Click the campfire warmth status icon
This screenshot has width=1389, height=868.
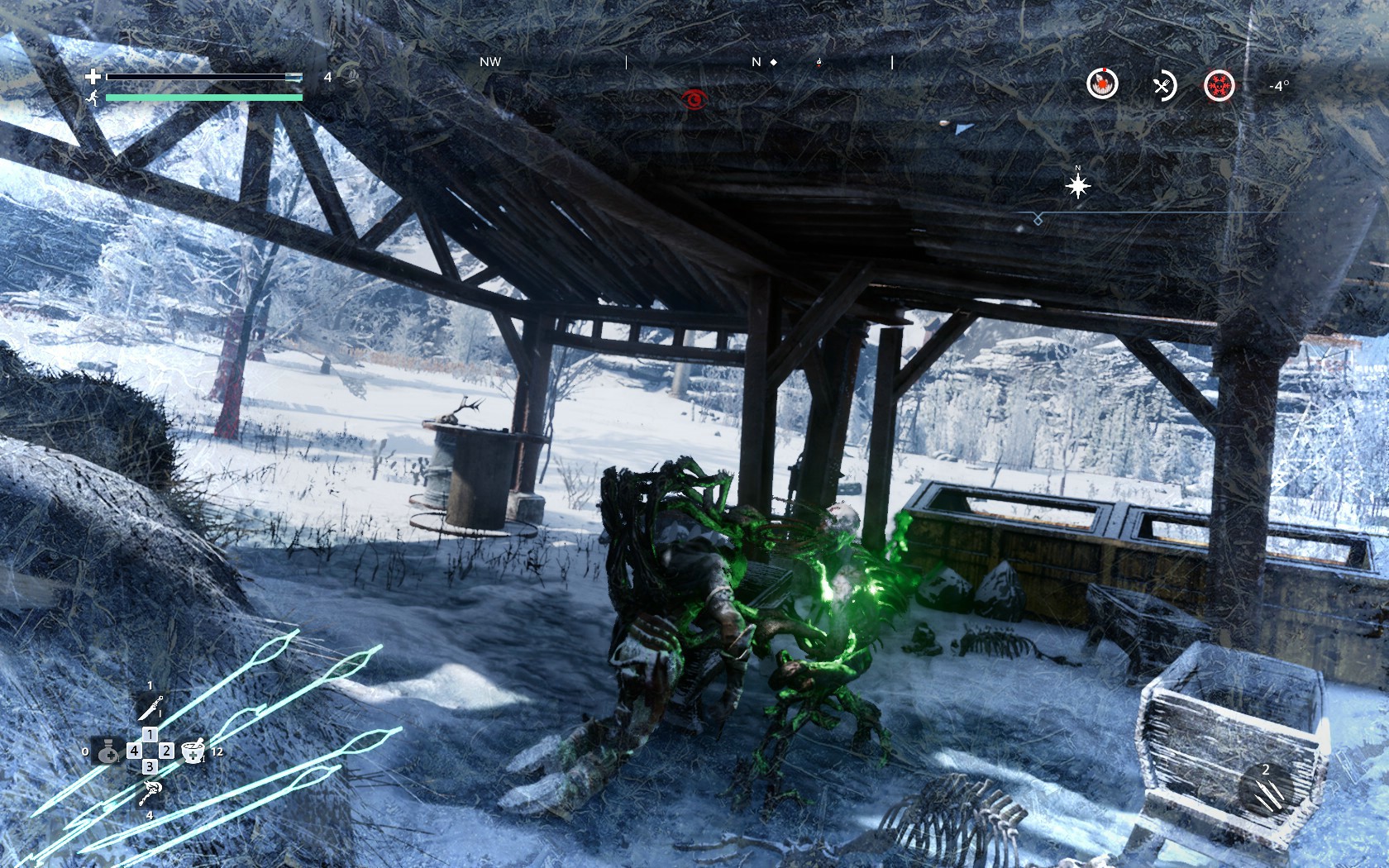[x=1102, y=83]
